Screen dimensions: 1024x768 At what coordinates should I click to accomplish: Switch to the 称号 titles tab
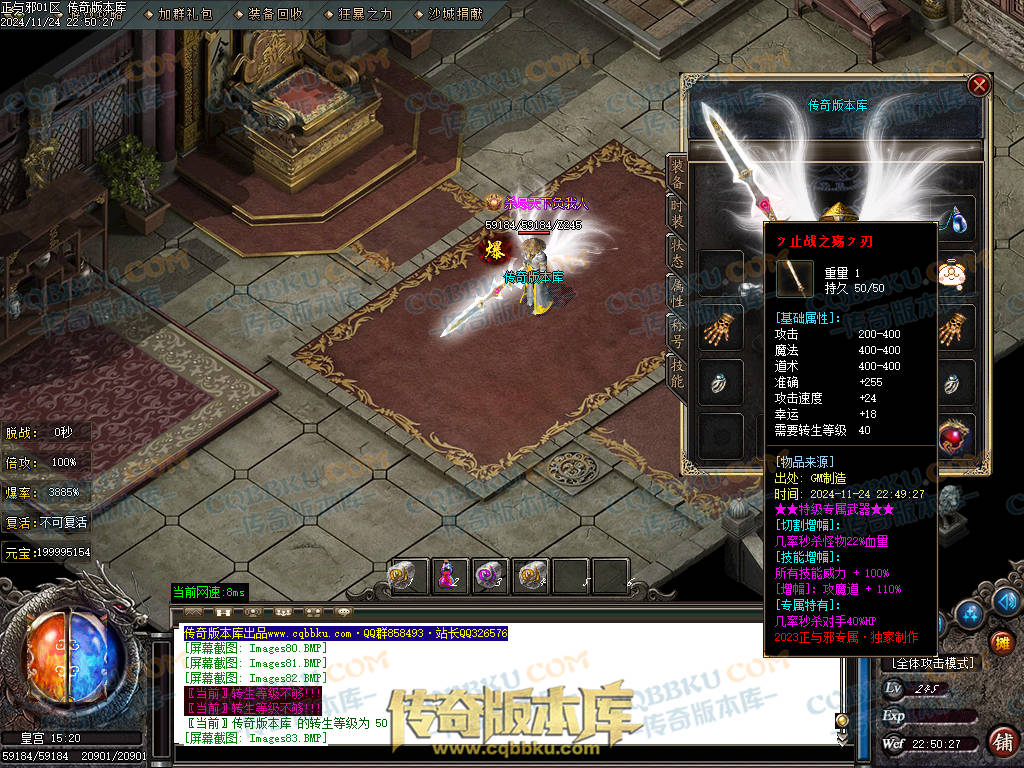tap(677, 330)
